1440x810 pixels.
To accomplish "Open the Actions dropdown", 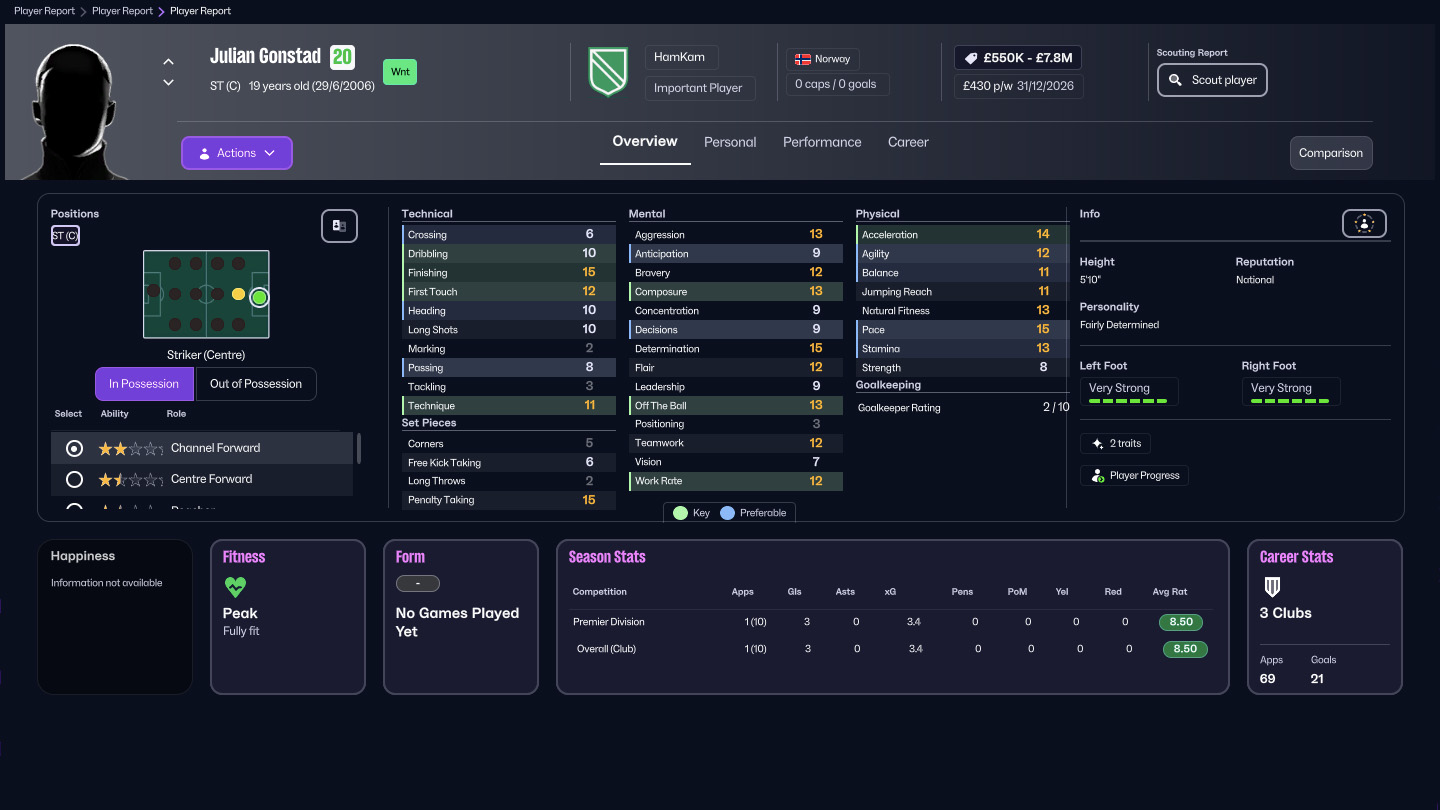I will [x=236, y=152].
